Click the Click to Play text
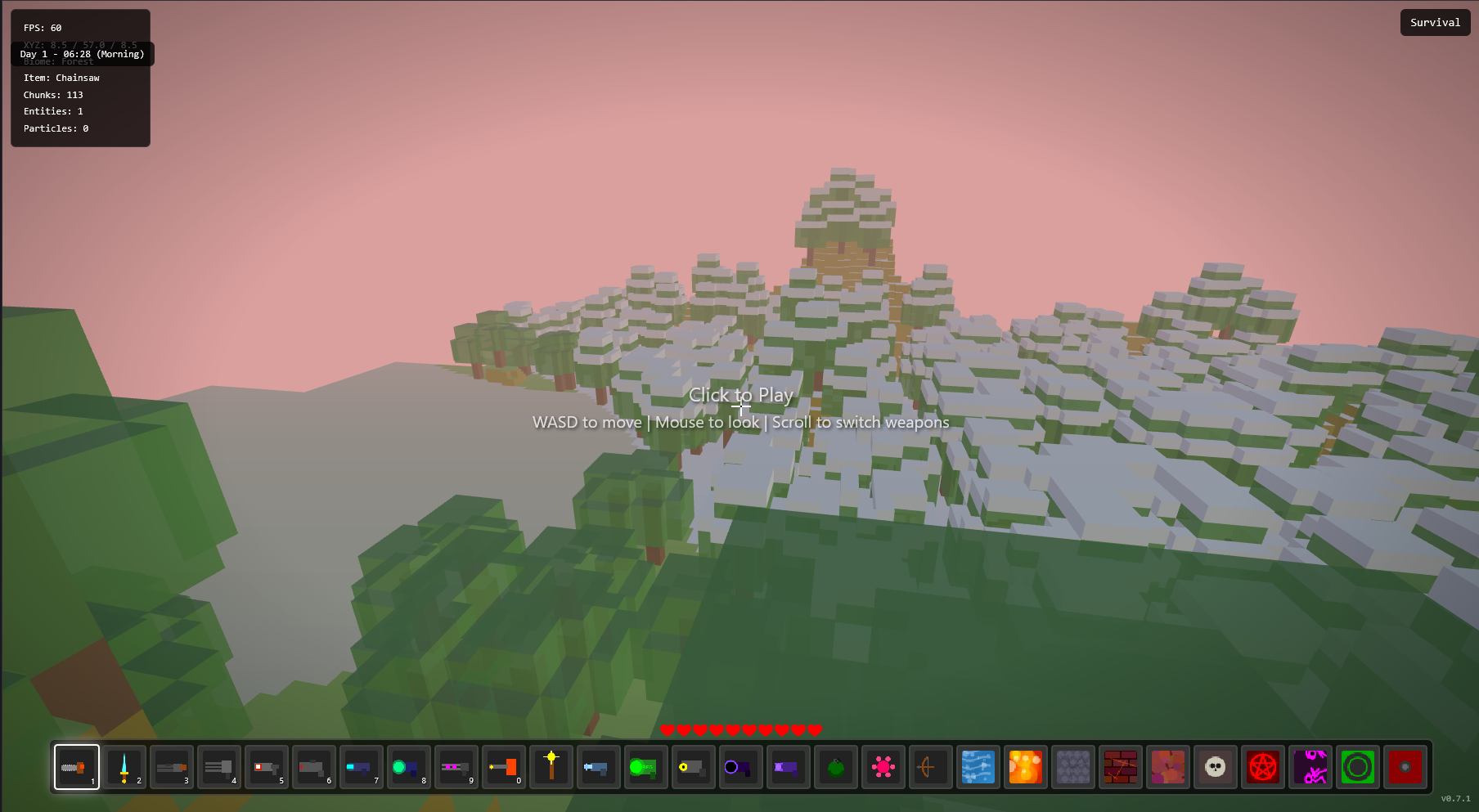The width and height of the screenshot is (1479, 812). tap(740, 395)
